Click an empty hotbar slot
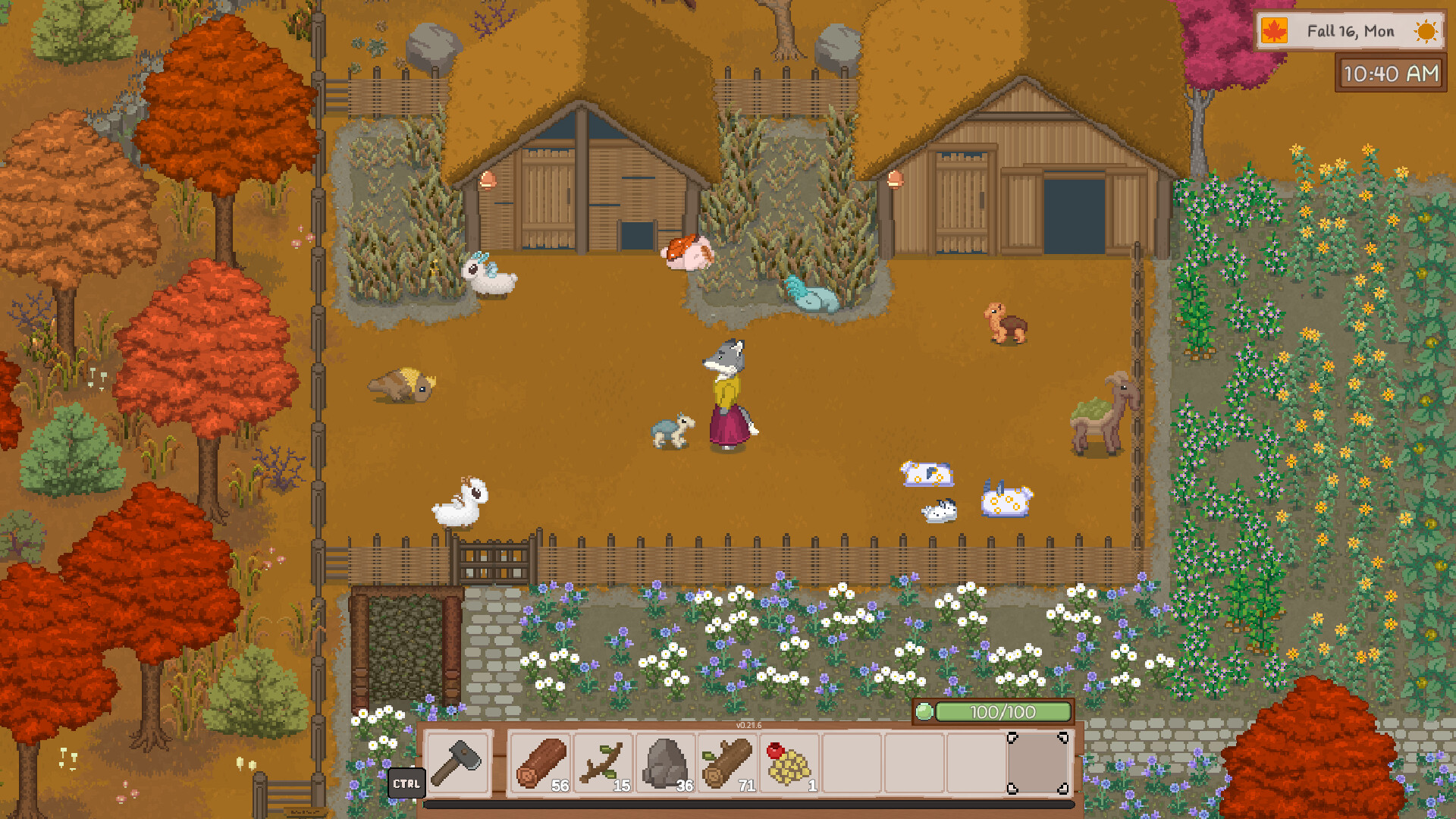 coord(849,764)
